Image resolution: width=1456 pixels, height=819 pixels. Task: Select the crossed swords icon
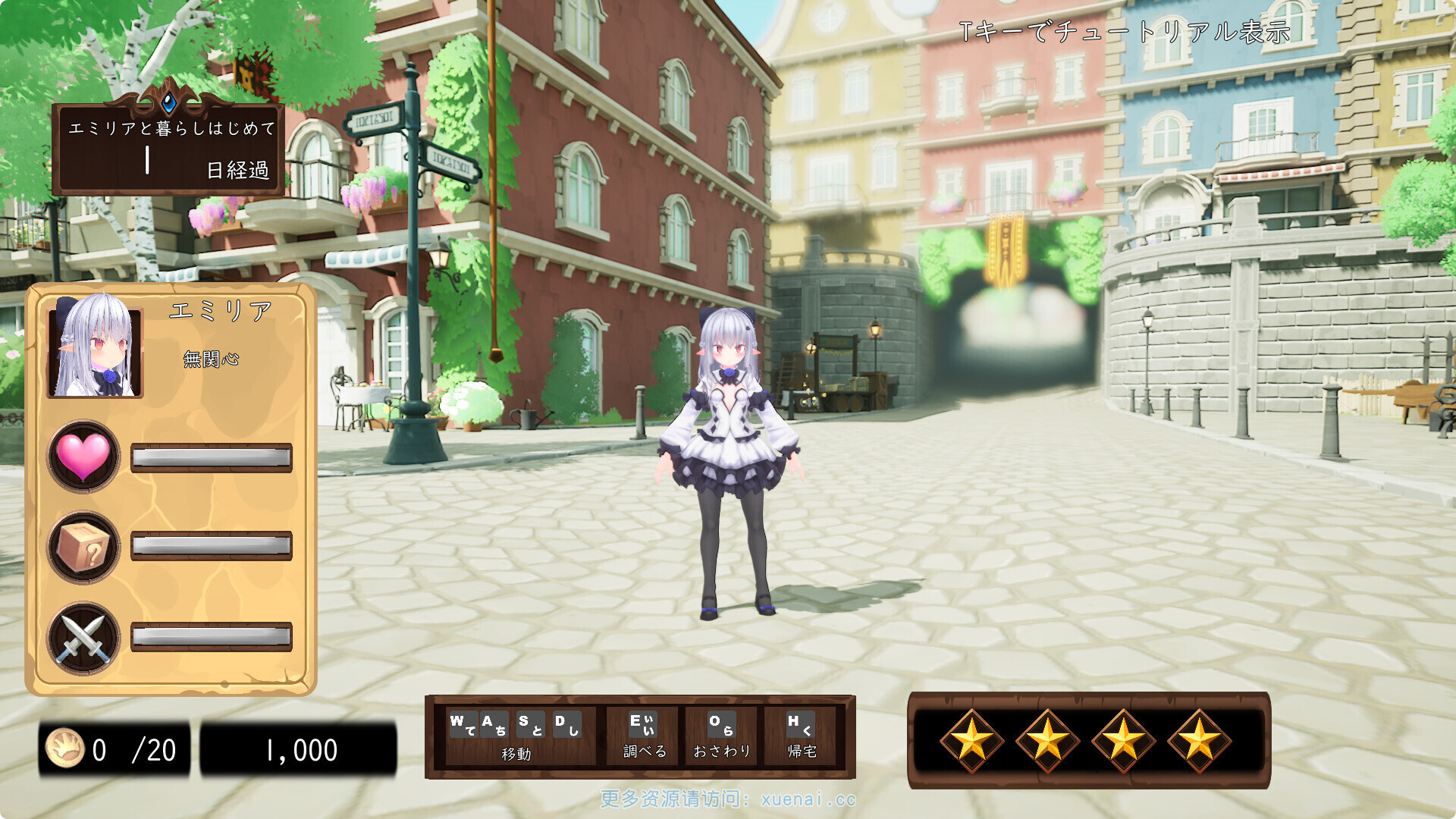pyautogui.click(x=83, y=639)
